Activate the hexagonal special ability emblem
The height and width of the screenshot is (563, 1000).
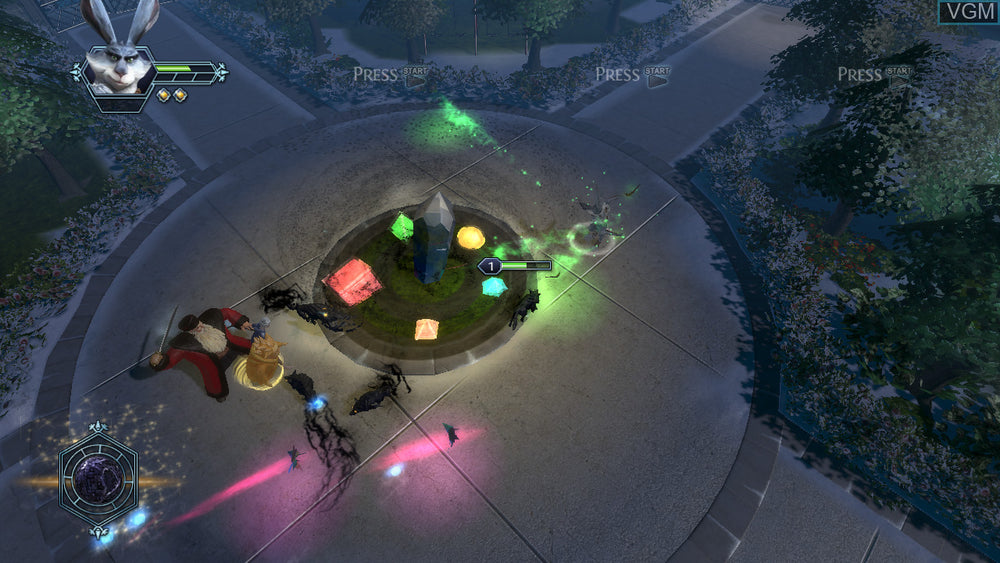97,478
